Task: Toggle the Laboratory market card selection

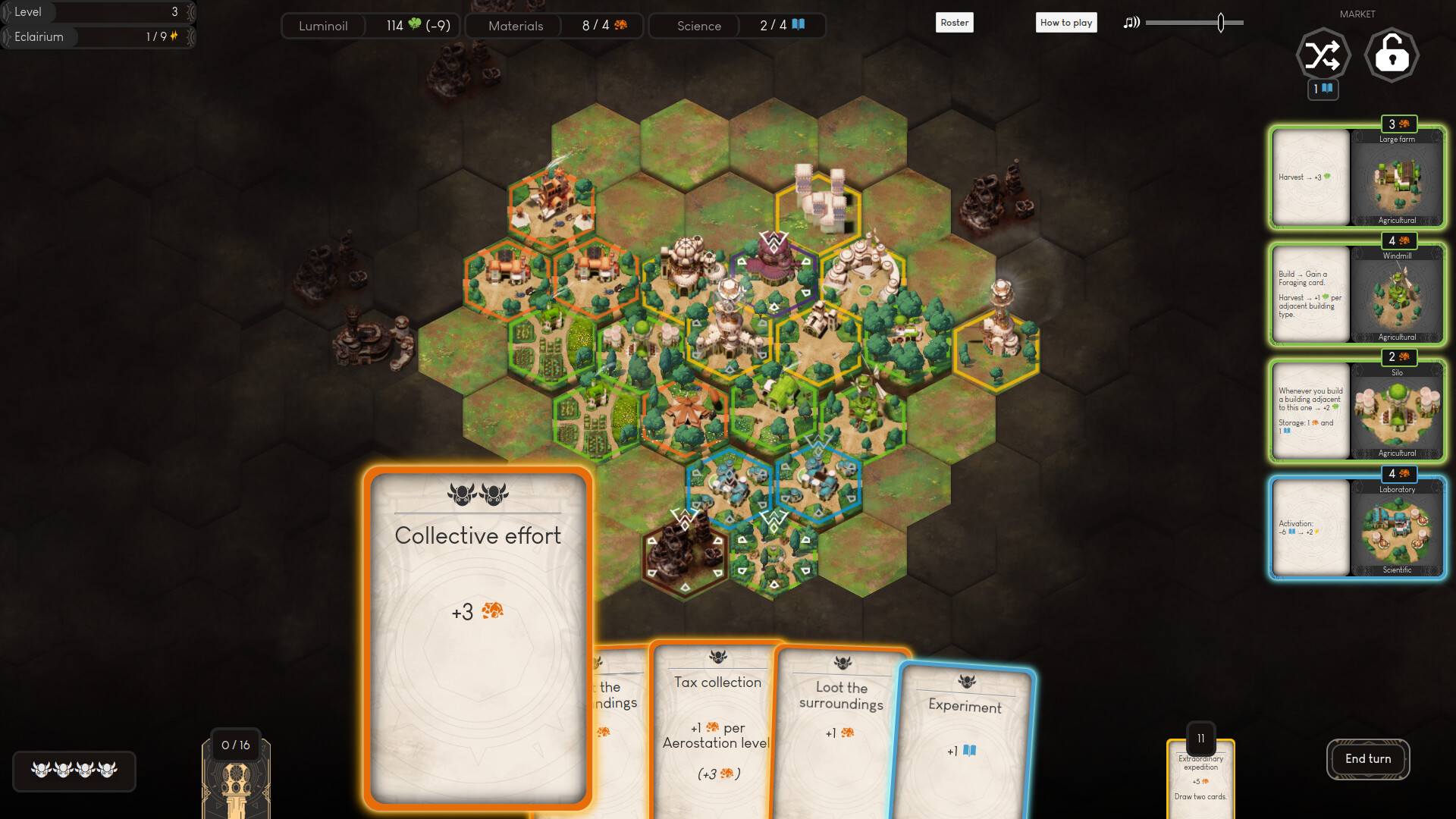Action: pos(1357,528)
